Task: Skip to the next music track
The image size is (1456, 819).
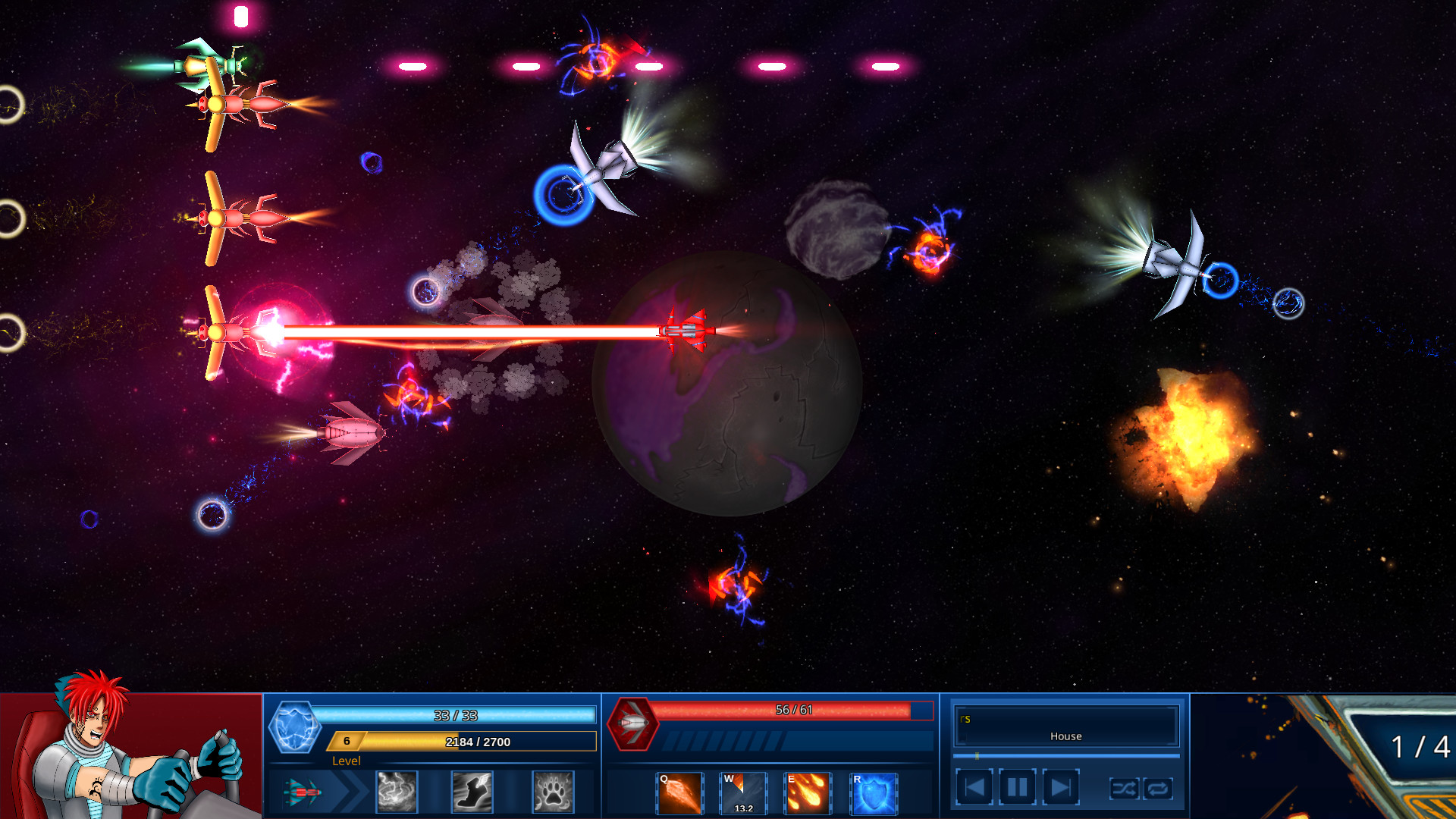Action: point(1059,787)
